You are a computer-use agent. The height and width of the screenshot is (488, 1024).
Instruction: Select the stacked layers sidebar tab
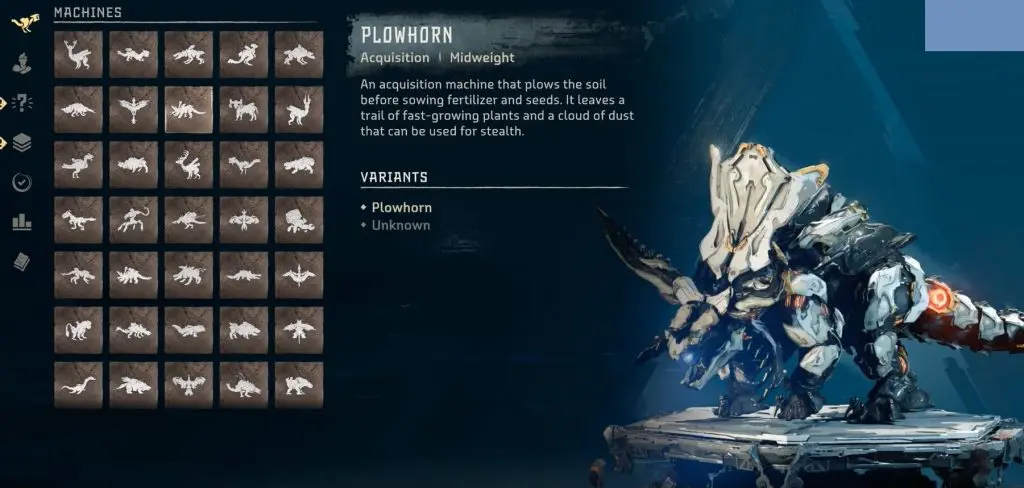pyautogui.click(x=22, y=143)
